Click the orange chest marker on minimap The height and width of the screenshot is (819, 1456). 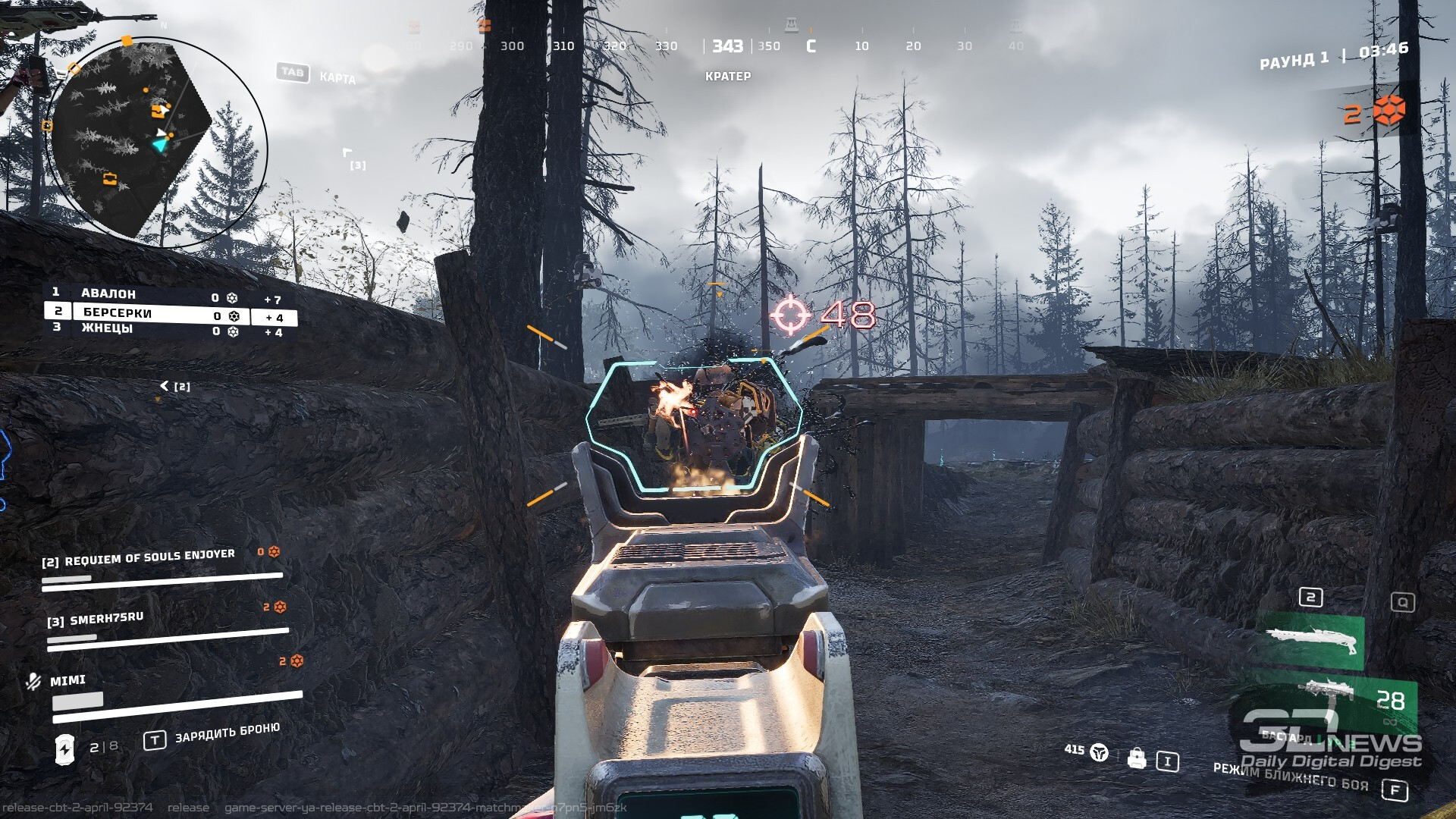tap(110, 179)
